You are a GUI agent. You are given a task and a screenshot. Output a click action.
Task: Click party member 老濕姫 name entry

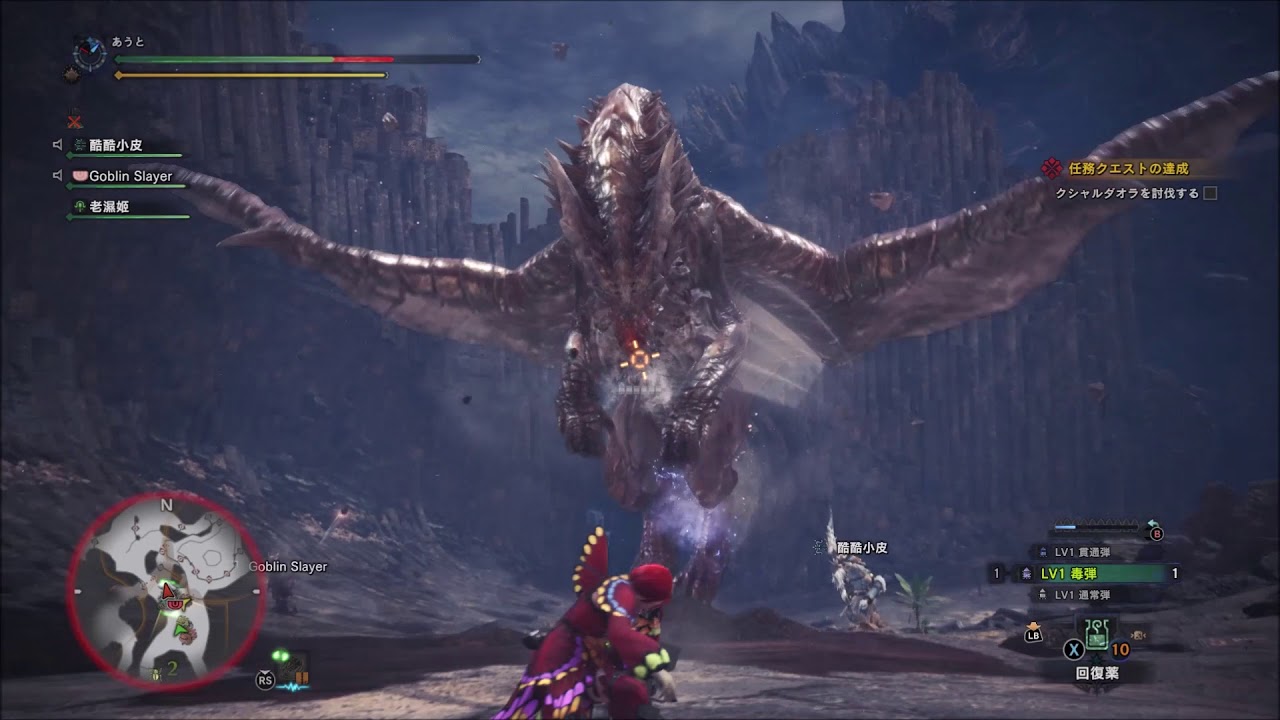click(x=110, y=206)
